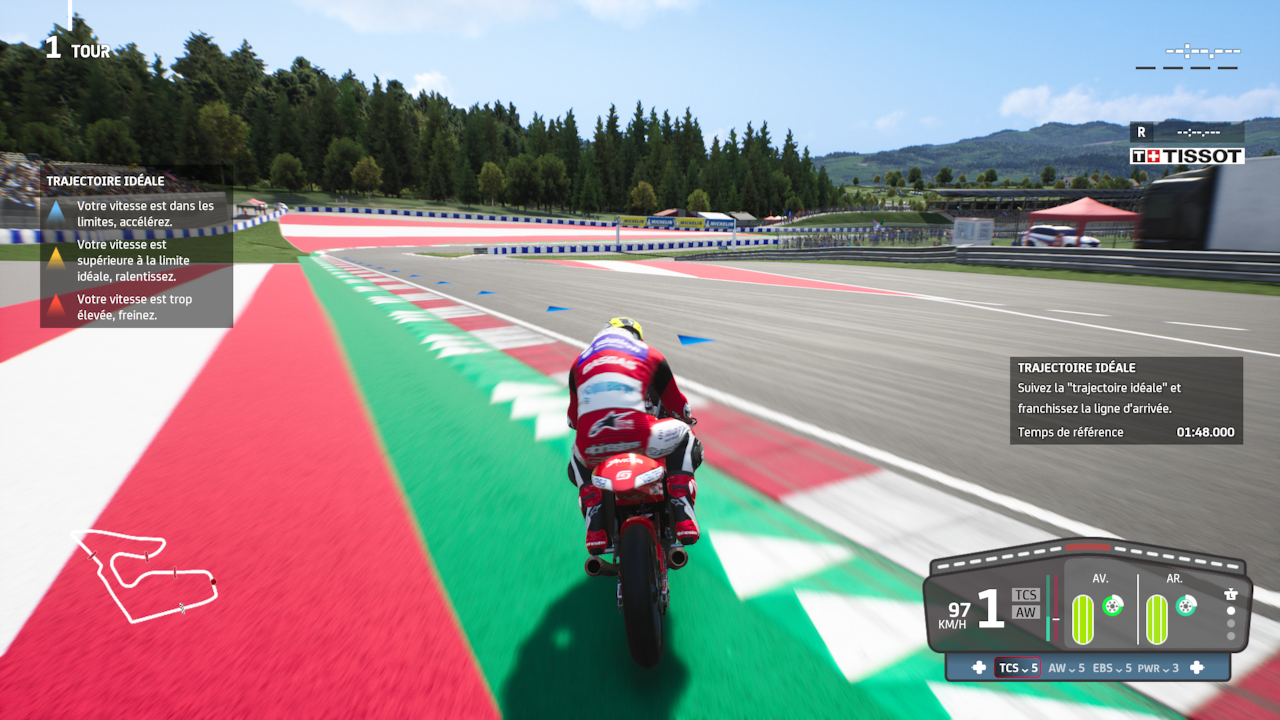This screenshot has width=1280, height=720.
Task: Click the TCS indicator beside the gear number
Action: (1026, 595)
